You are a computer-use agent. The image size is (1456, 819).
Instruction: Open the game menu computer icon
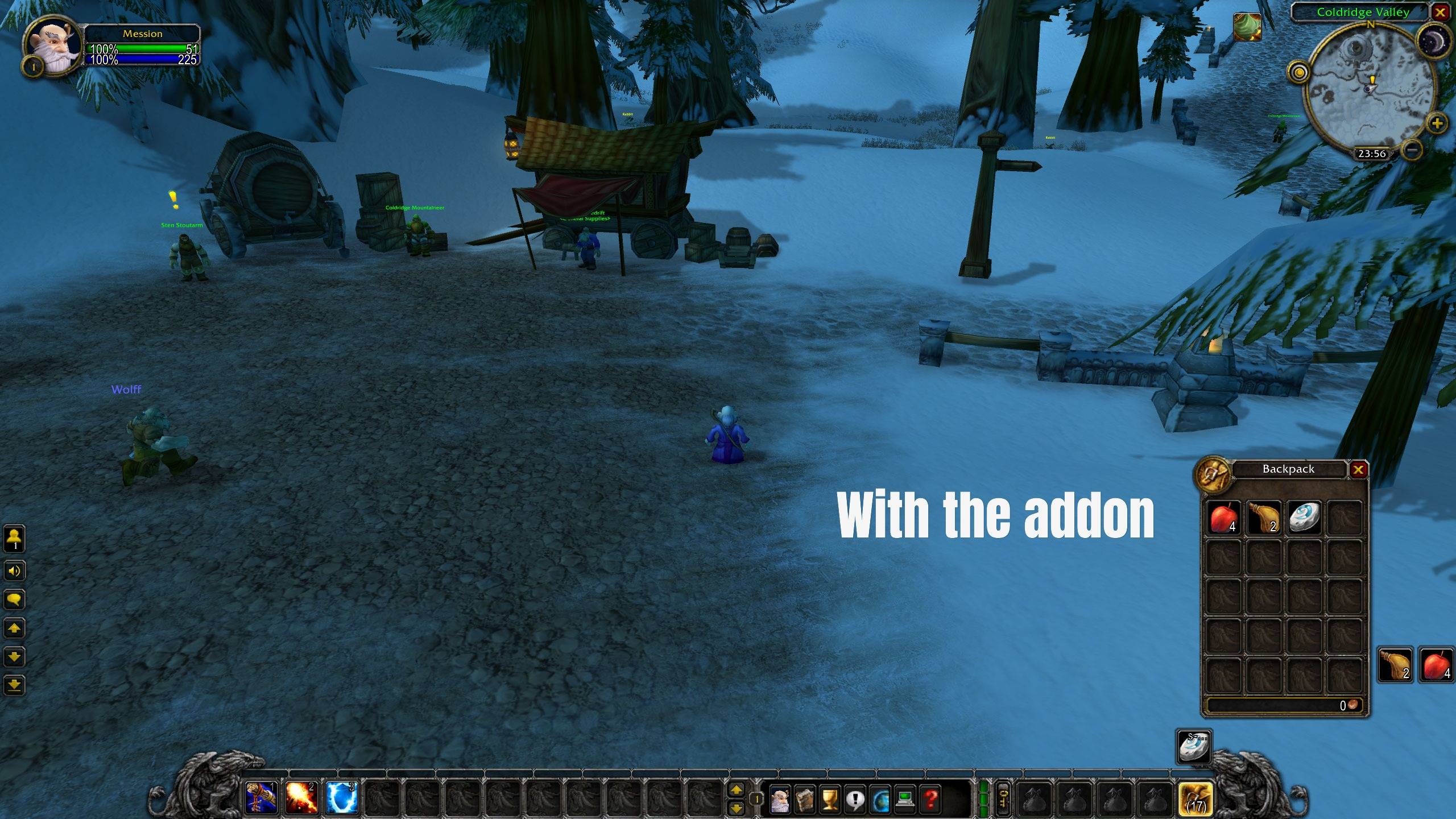(x=905, y=800)
